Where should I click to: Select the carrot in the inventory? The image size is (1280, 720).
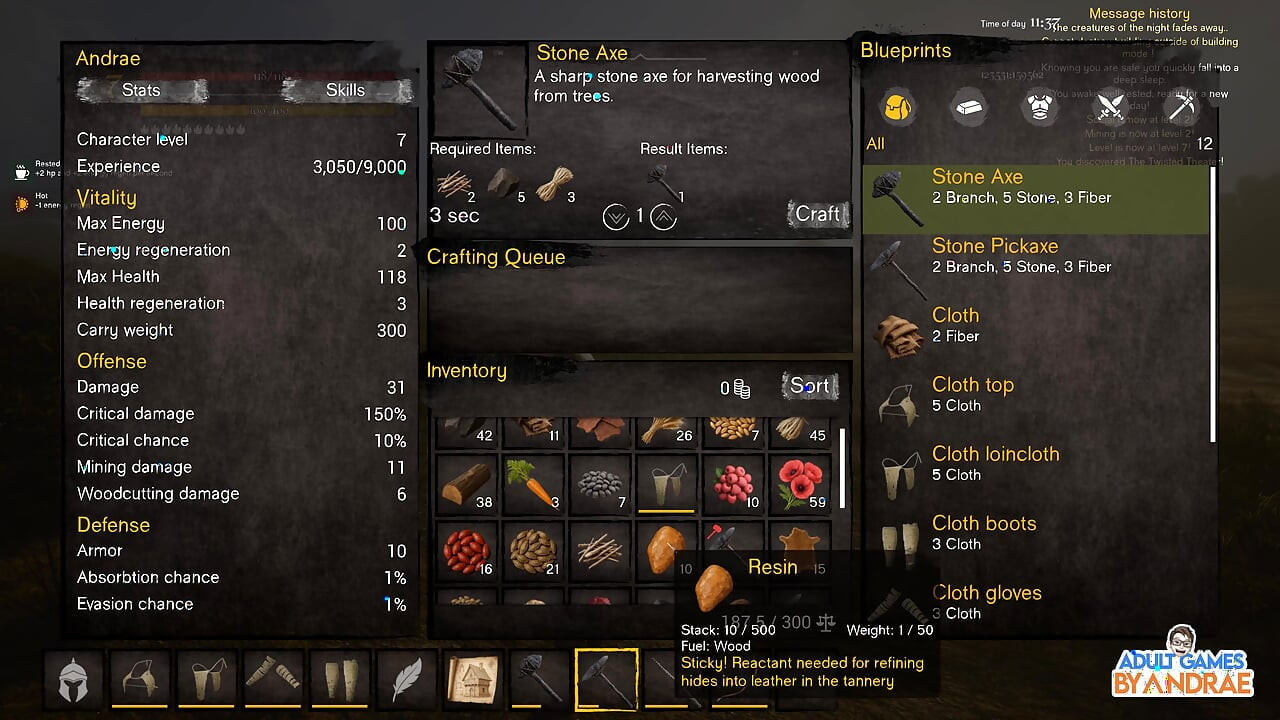click(533, 483)
